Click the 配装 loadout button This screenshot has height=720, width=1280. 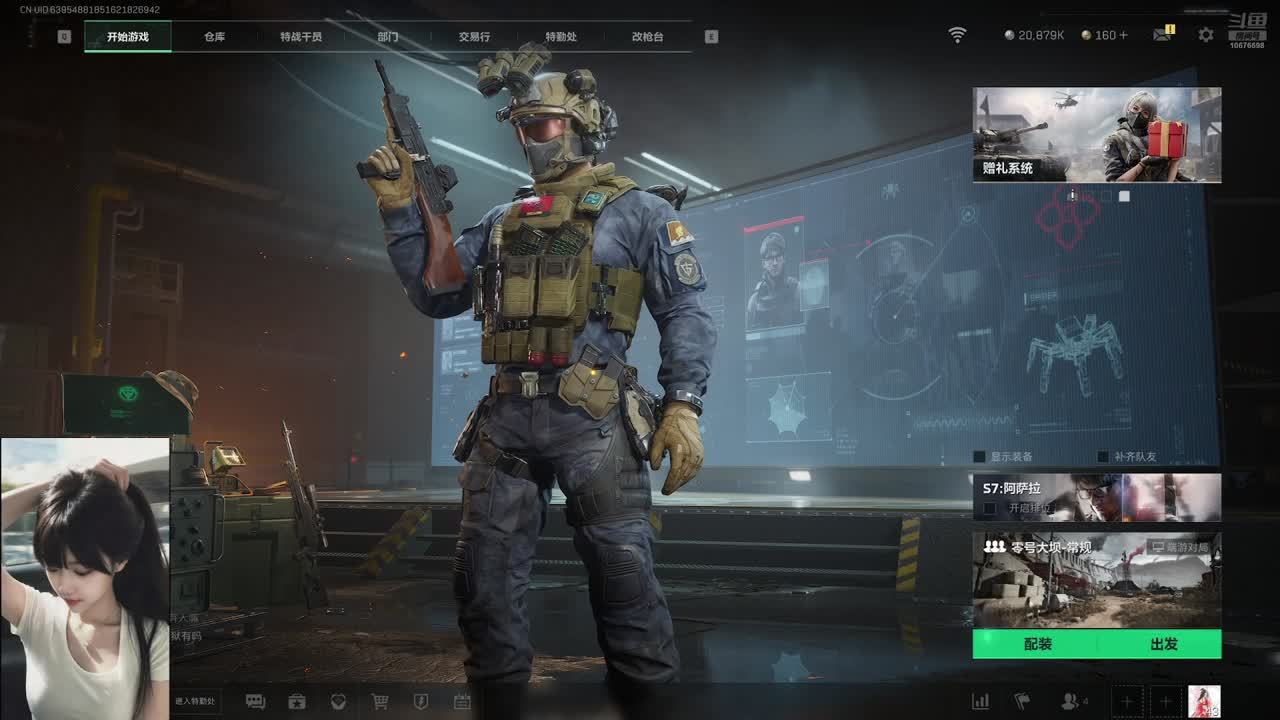[x=1037, y=644]
